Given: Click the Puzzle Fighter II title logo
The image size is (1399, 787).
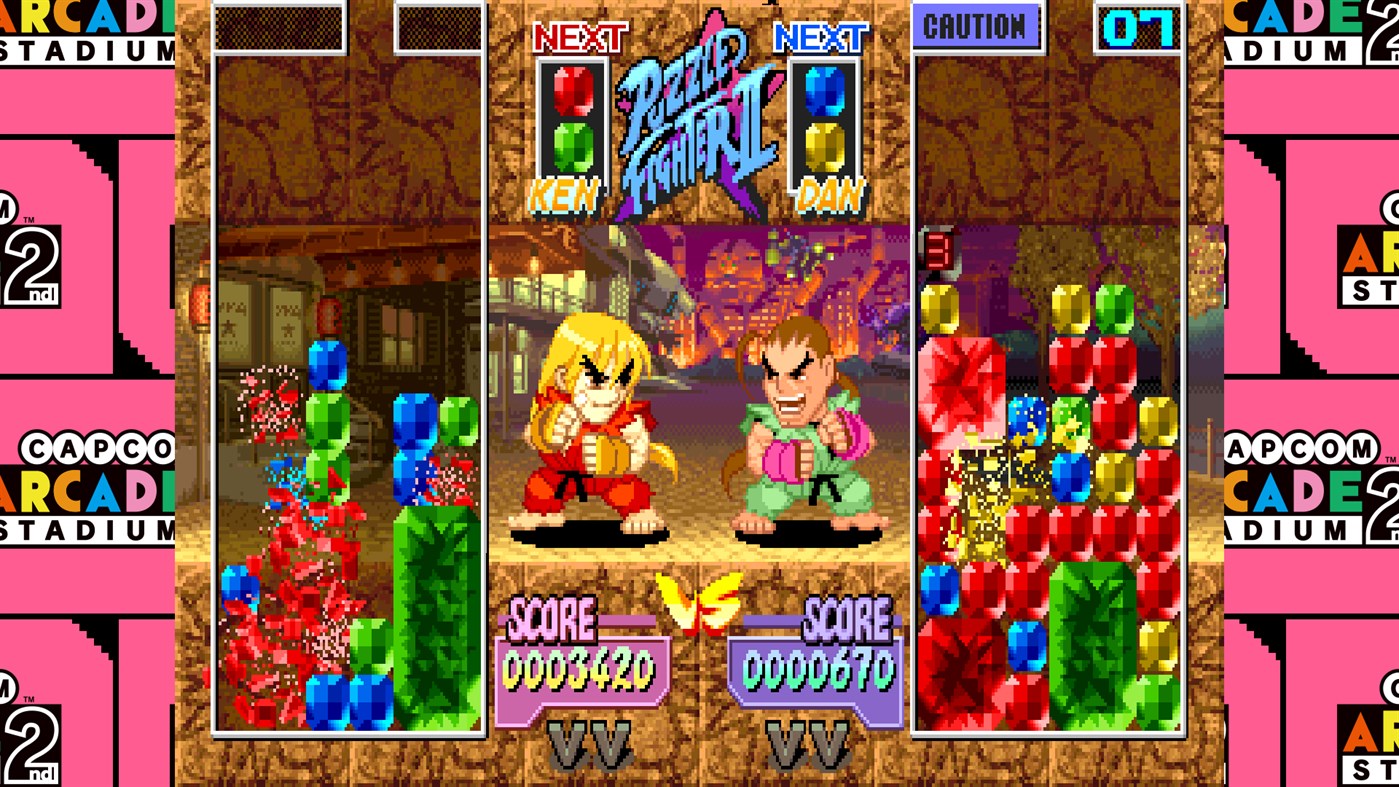Looking at the screenshot, I should (698, 115).
